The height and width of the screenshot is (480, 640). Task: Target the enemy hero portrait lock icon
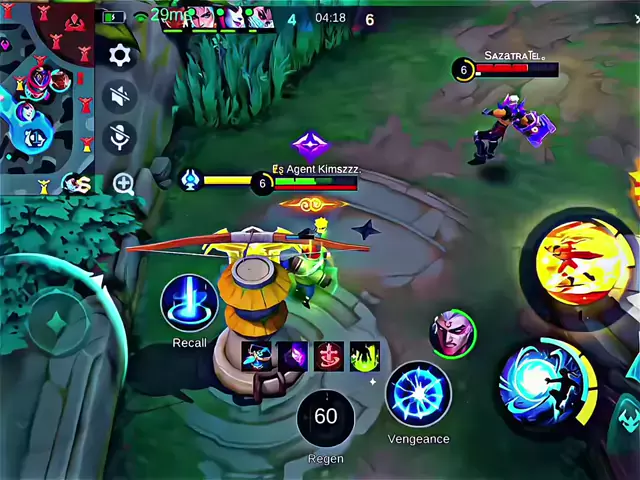tap(453, 333)
